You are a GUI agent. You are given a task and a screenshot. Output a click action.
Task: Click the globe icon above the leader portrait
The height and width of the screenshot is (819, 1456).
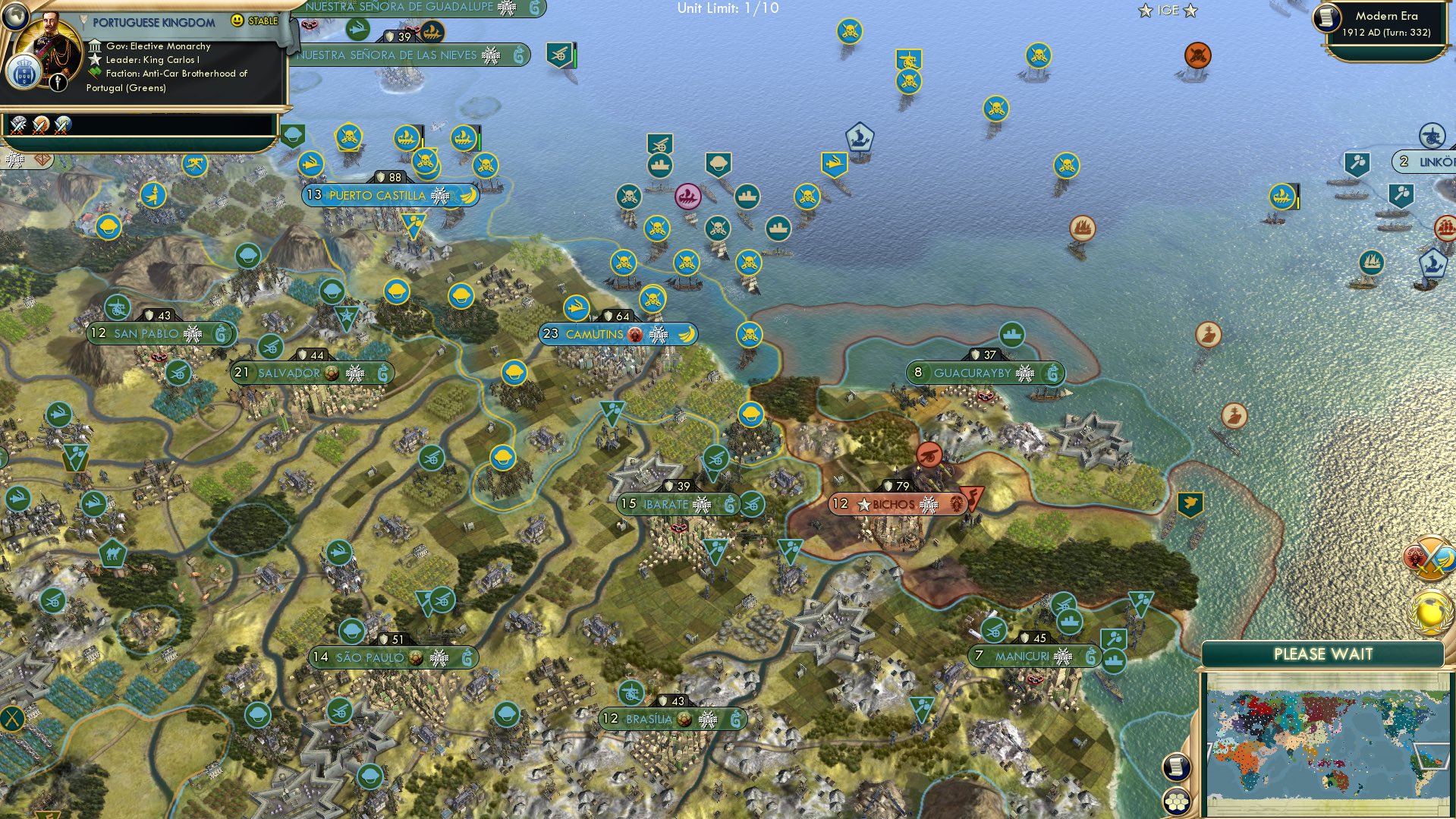tap(14, 14)
